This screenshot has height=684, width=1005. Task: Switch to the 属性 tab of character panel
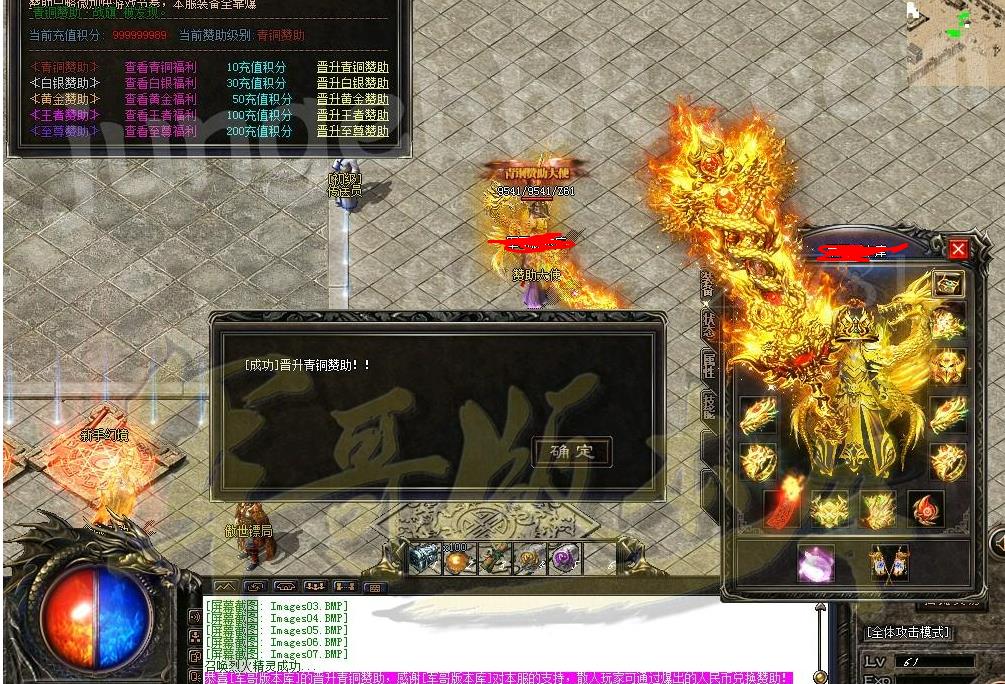click(709, 364)
